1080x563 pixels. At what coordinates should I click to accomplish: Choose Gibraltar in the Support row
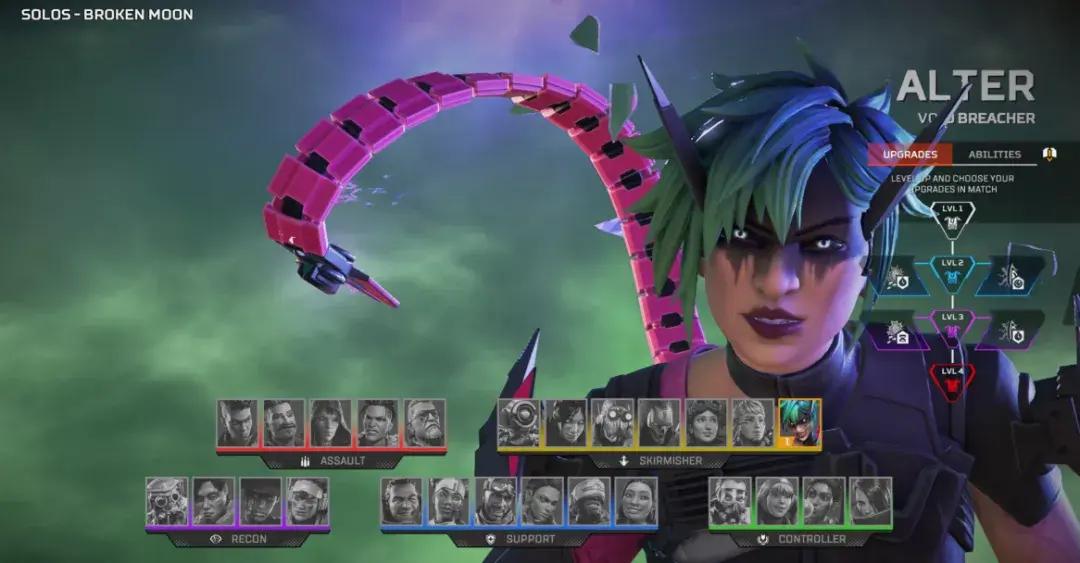(x=401, y=500)
